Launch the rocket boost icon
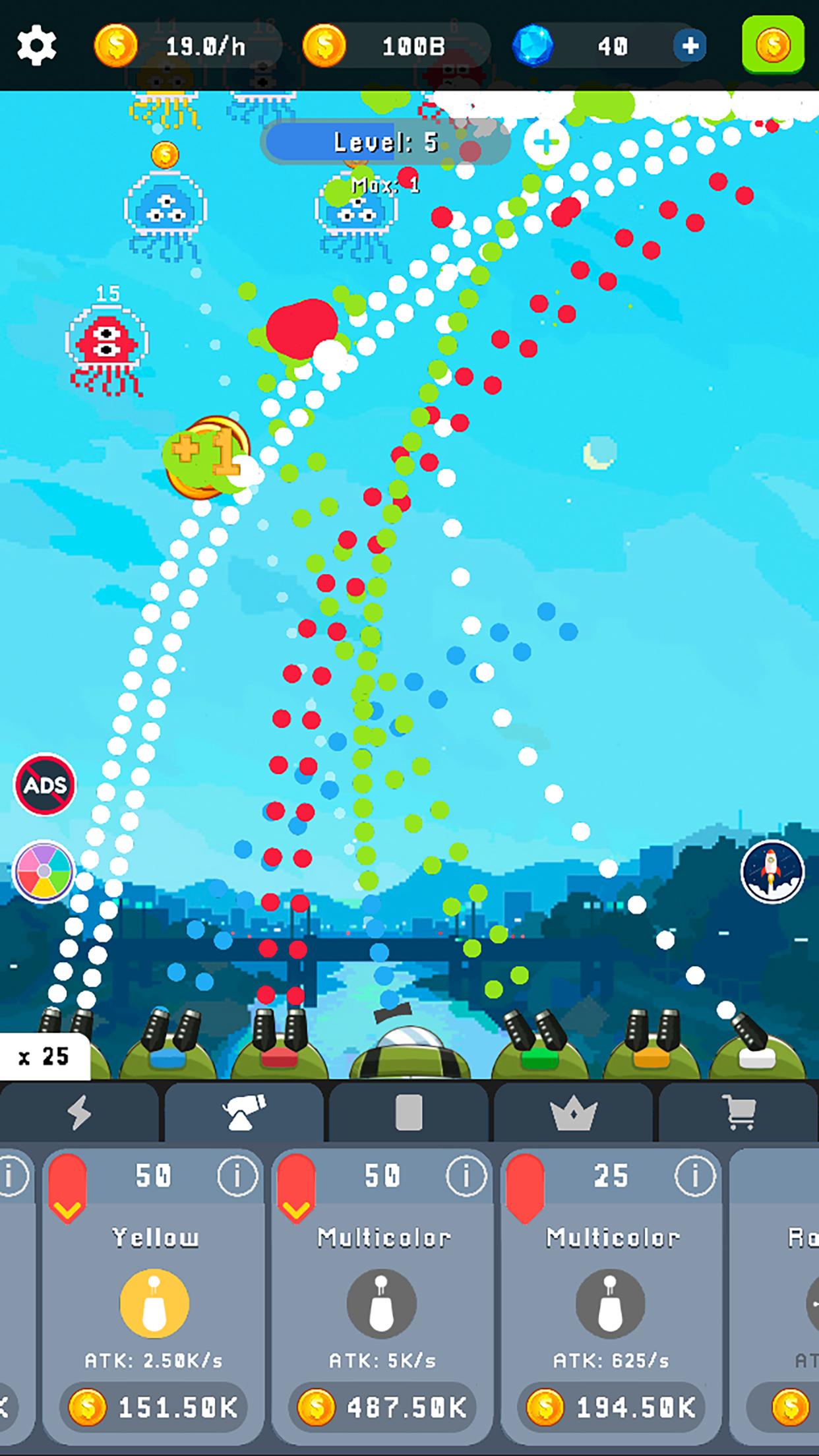Screen dimensions: 819x1456 (772, 871)
